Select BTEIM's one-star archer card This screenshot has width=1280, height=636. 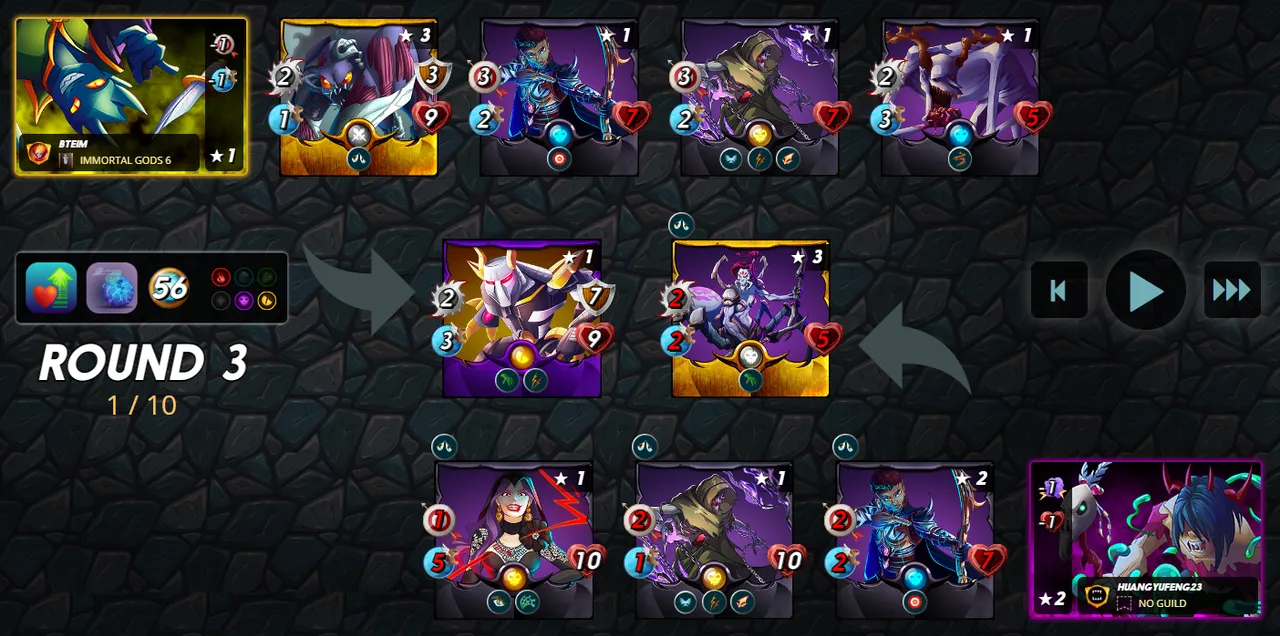click(559, 96)
